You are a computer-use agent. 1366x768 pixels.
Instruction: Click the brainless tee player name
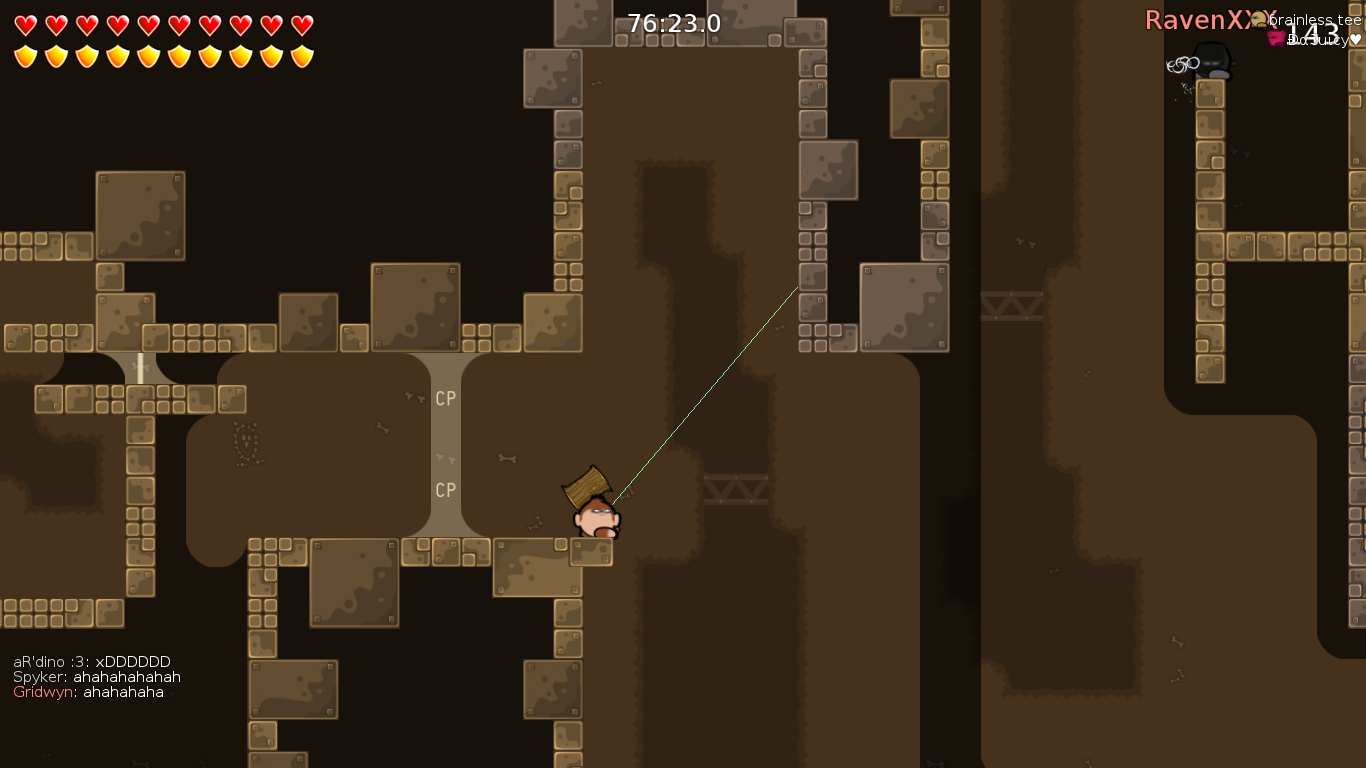[x=1315, y=20]
